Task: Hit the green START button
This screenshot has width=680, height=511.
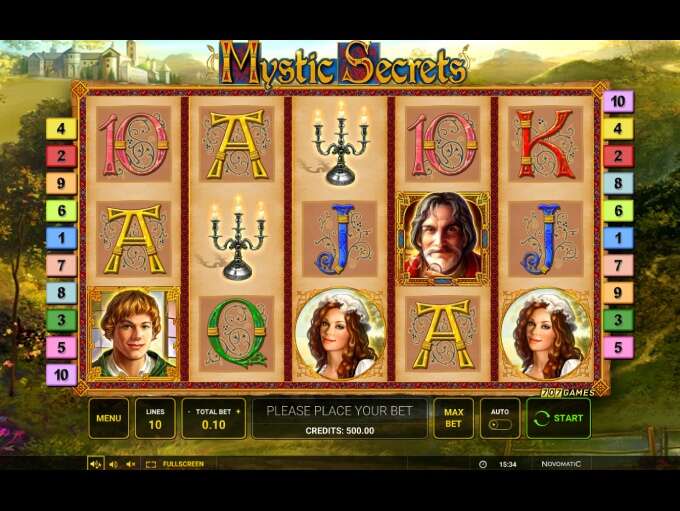Action: (558, 418)
